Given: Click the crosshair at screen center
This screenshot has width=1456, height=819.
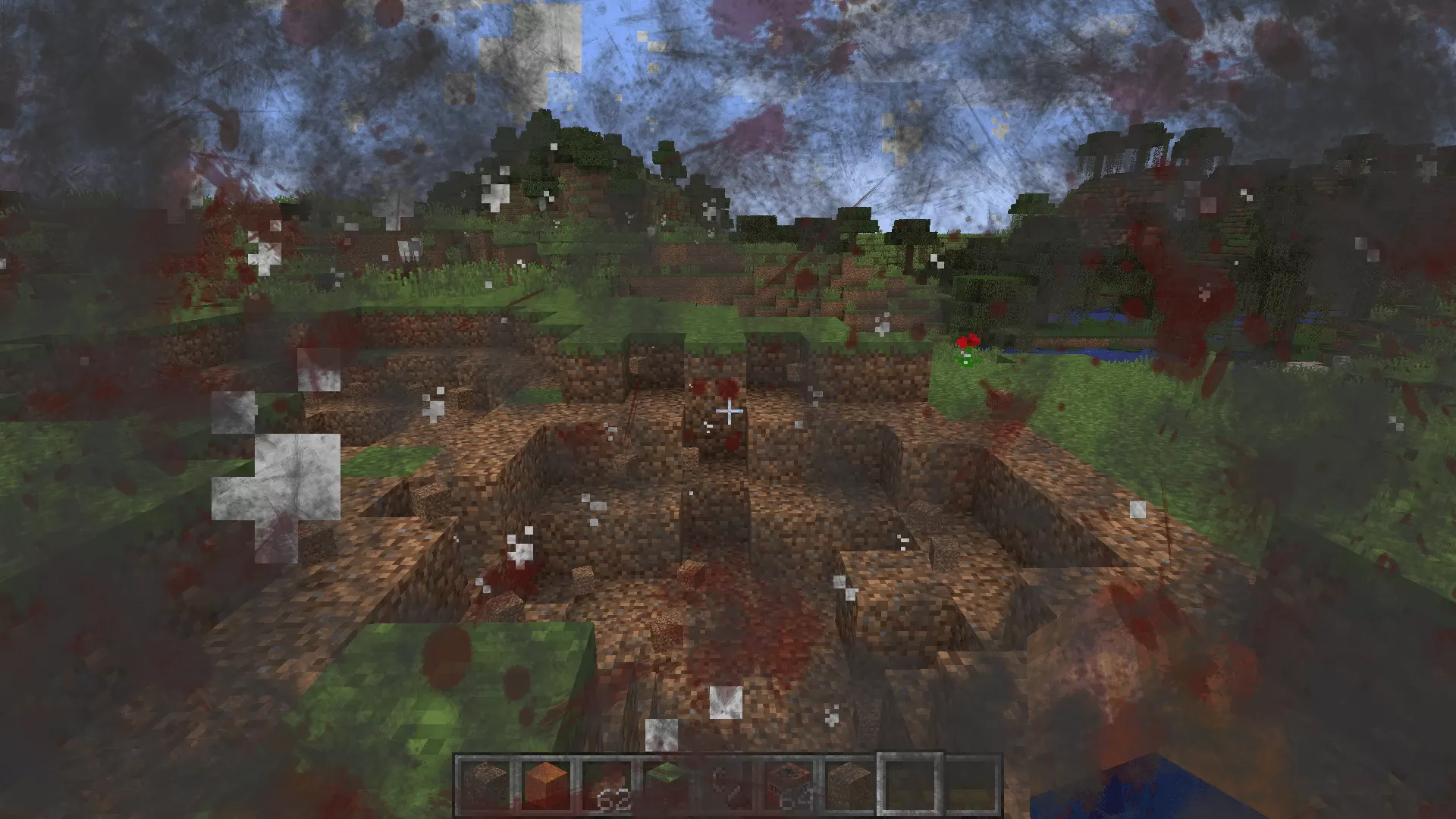Looking at the screenshot, I should (728, 409).
